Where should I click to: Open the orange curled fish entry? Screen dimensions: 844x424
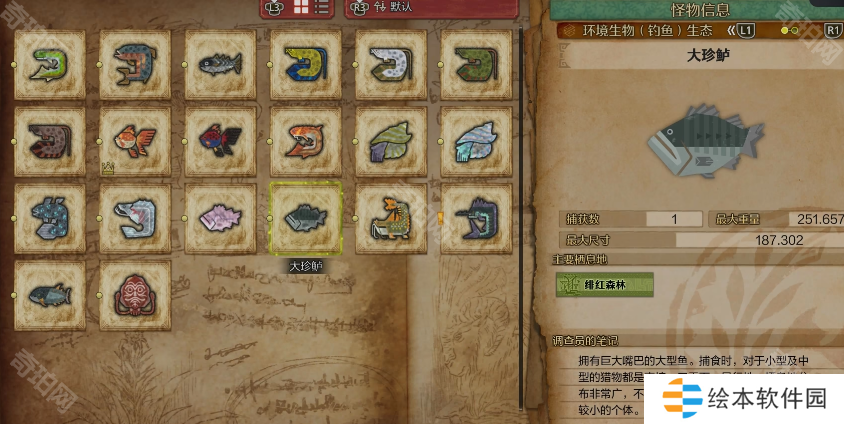(x=306, y=141)
